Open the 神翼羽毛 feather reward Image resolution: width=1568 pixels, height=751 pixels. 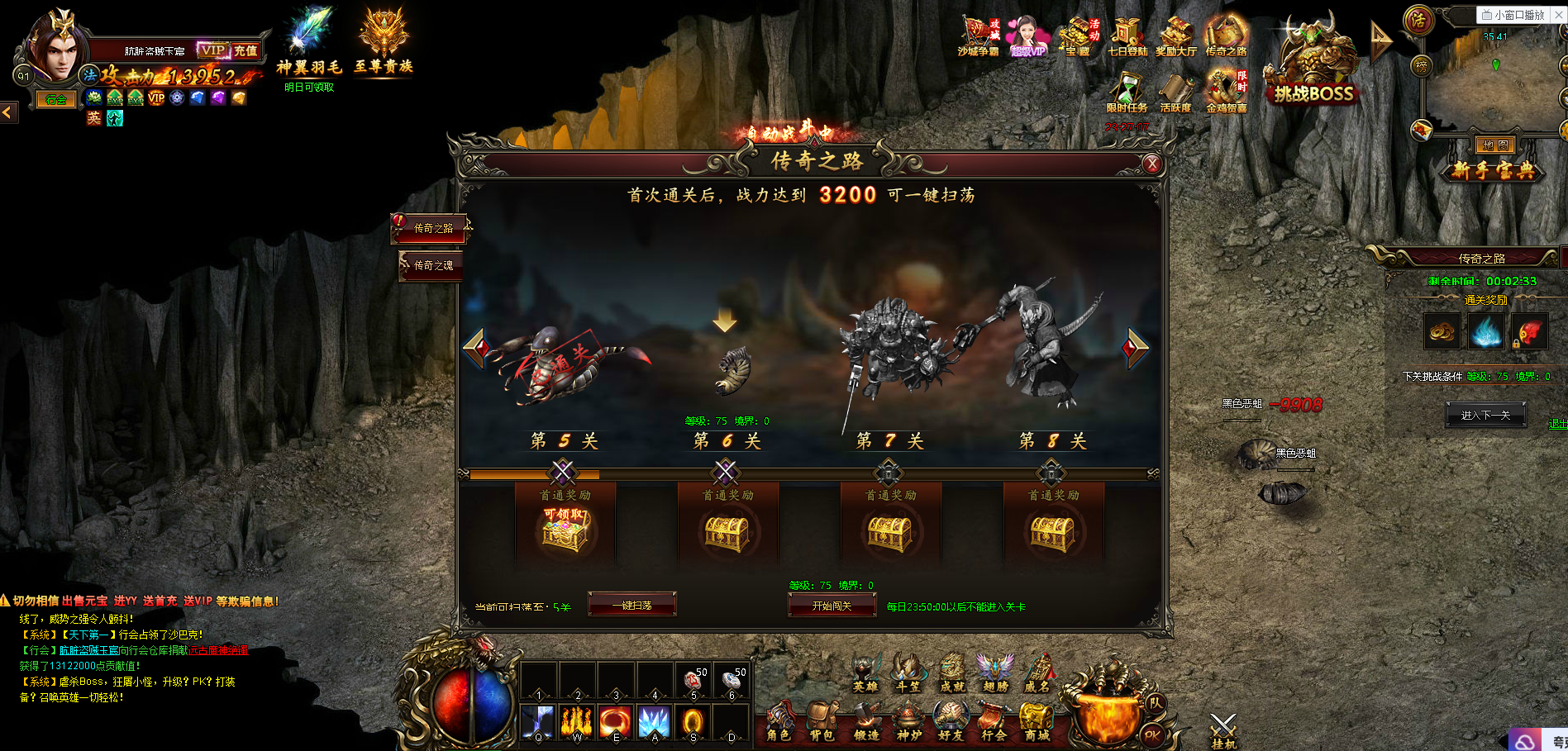309,41
